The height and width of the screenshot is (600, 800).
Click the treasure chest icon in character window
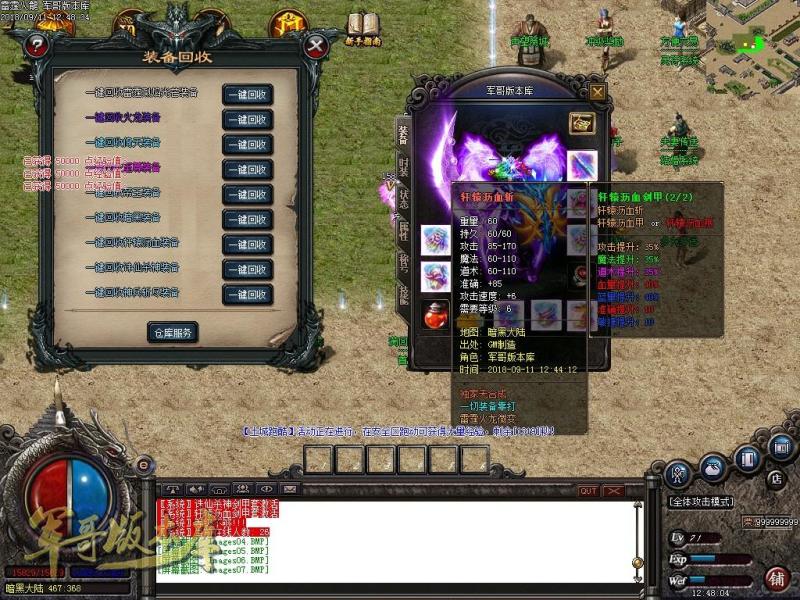click(x=581, y=122)
